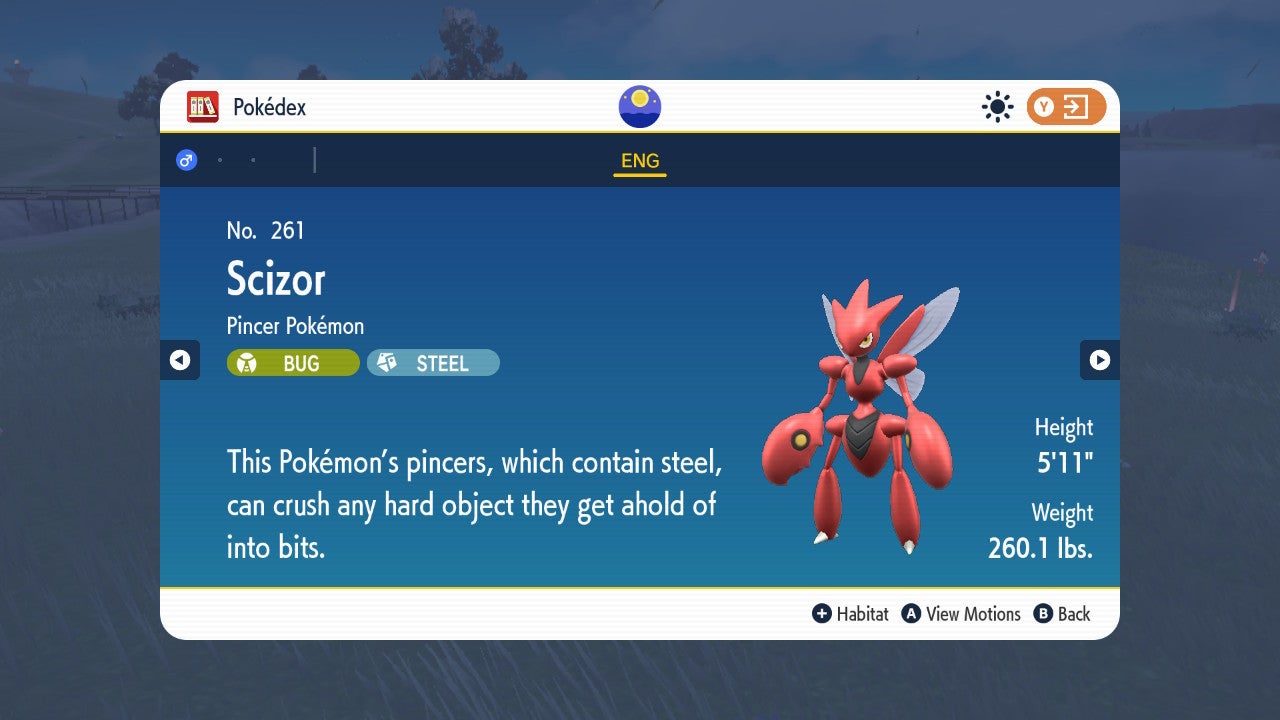Open previous Pokémon with left arrow
The image size is (1280, 720).
coord(180,360)
